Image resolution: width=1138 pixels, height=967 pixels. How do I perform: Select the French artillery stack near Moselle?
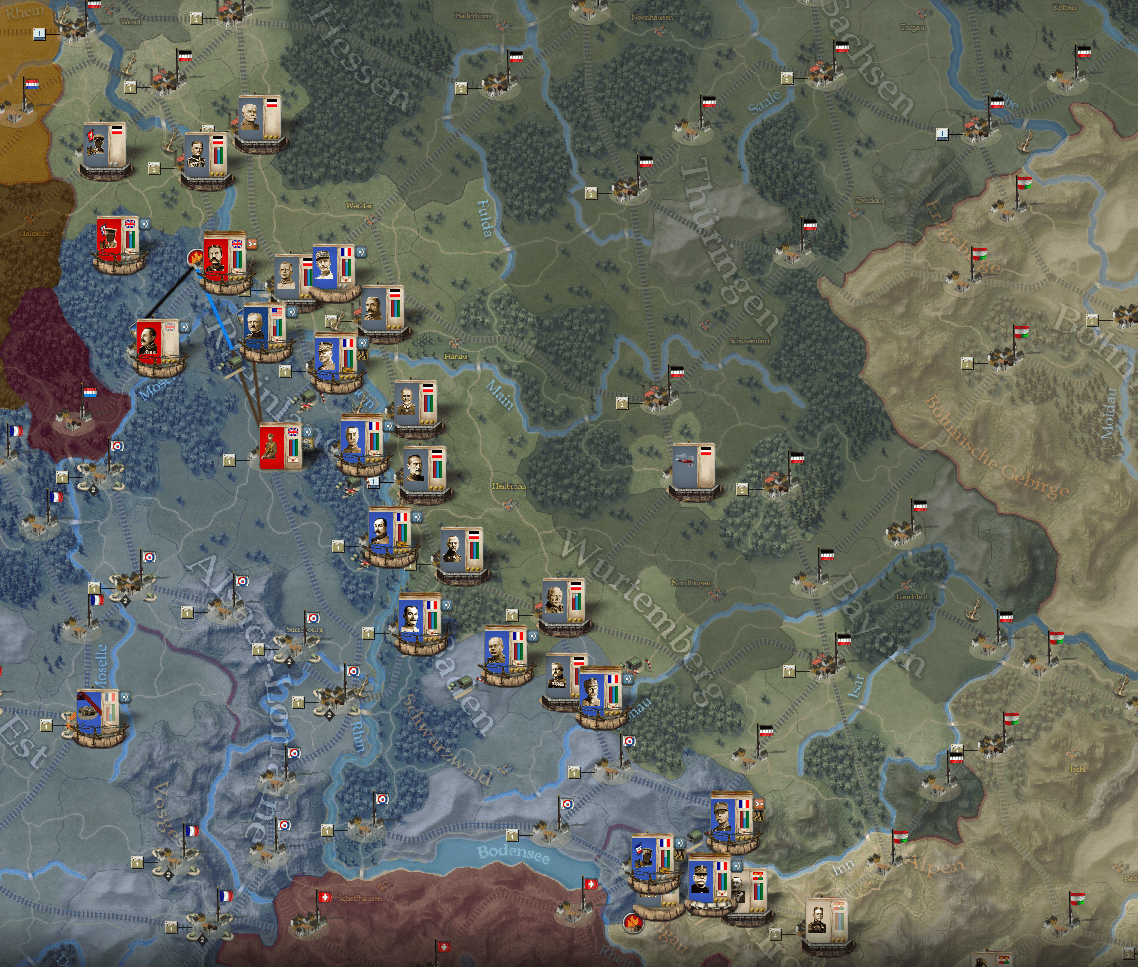(x=98, y=714)
